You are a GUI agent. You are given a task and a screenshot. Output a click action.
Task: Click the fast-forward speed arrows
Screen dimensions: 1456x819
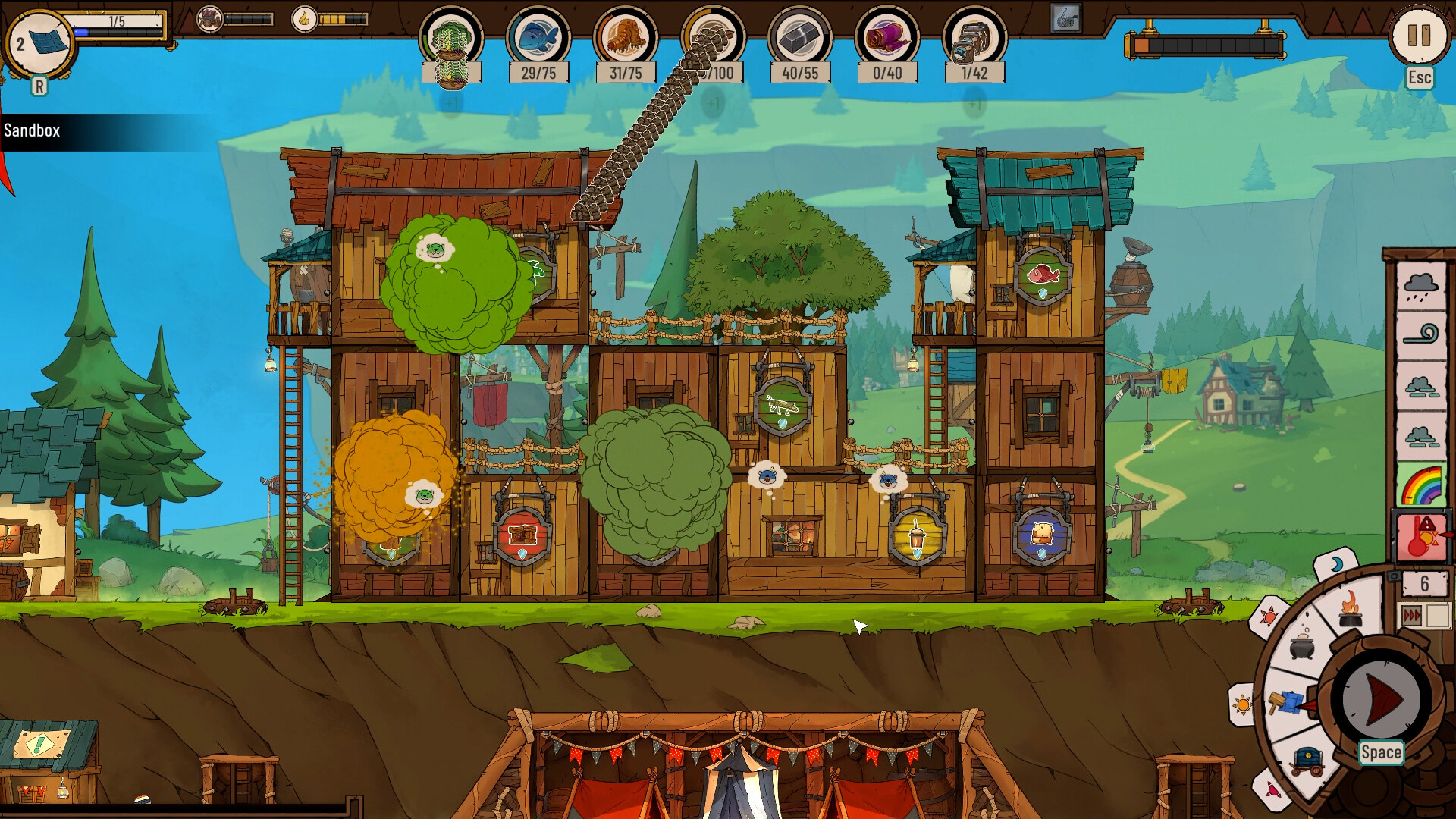point(1411,613)
